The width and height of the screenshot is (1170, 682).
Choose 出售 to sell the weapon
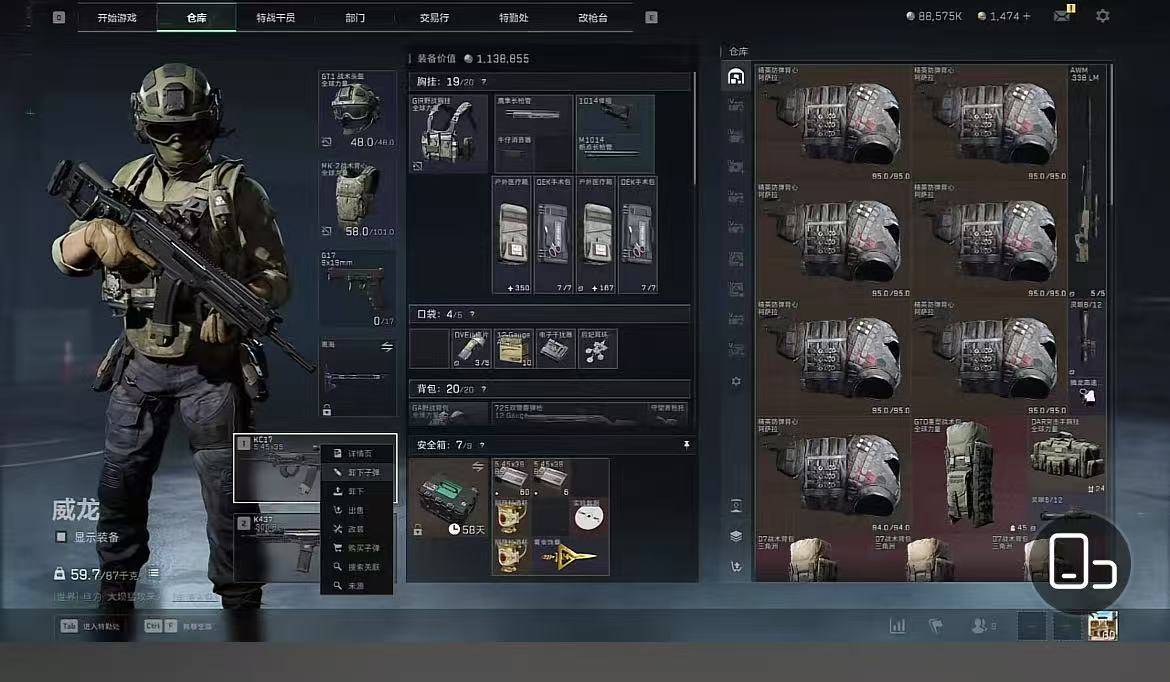click(x=359, y=510)
